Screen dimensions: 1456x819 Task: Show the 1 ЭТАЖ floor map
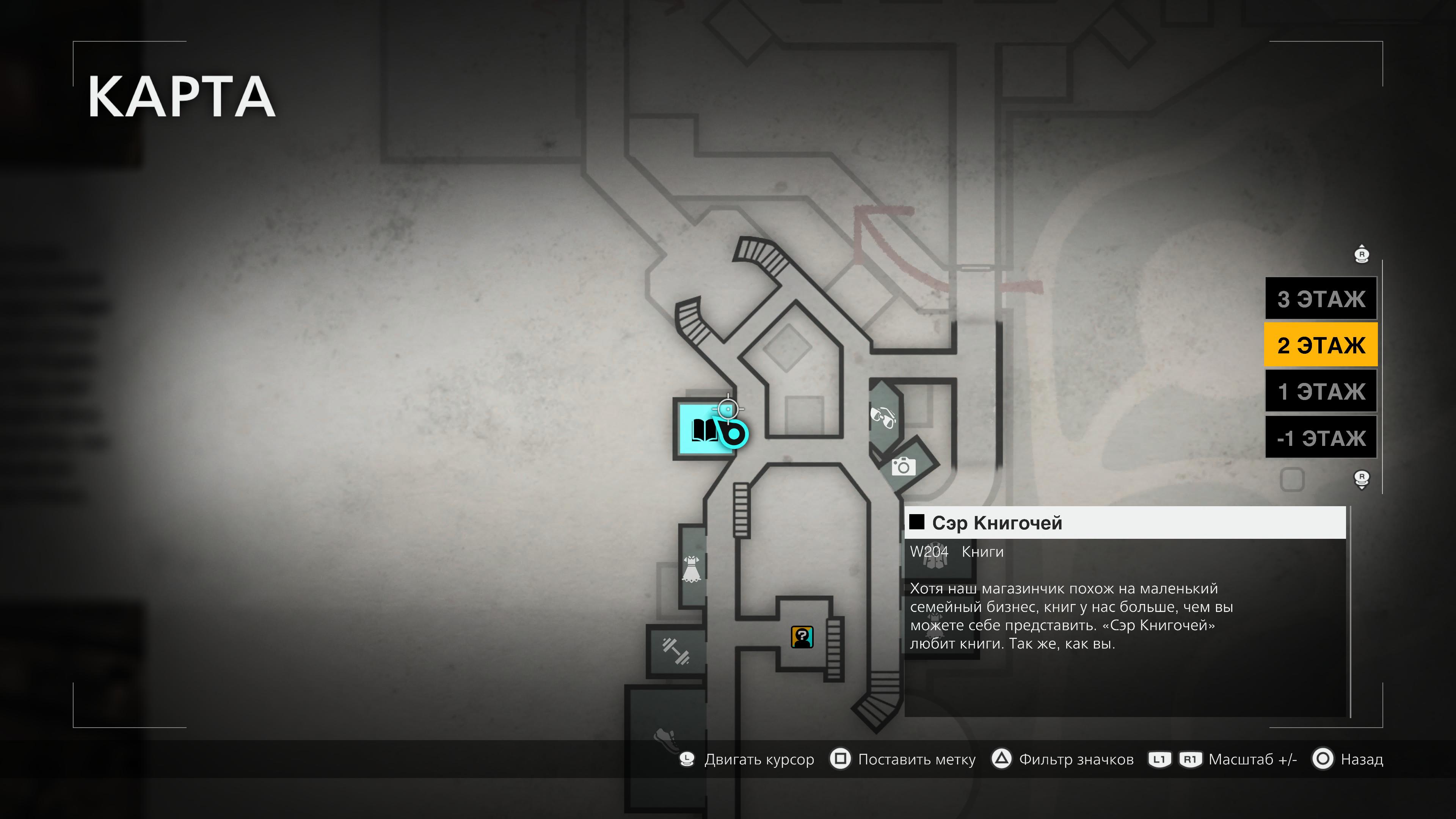pos(1320,391)
